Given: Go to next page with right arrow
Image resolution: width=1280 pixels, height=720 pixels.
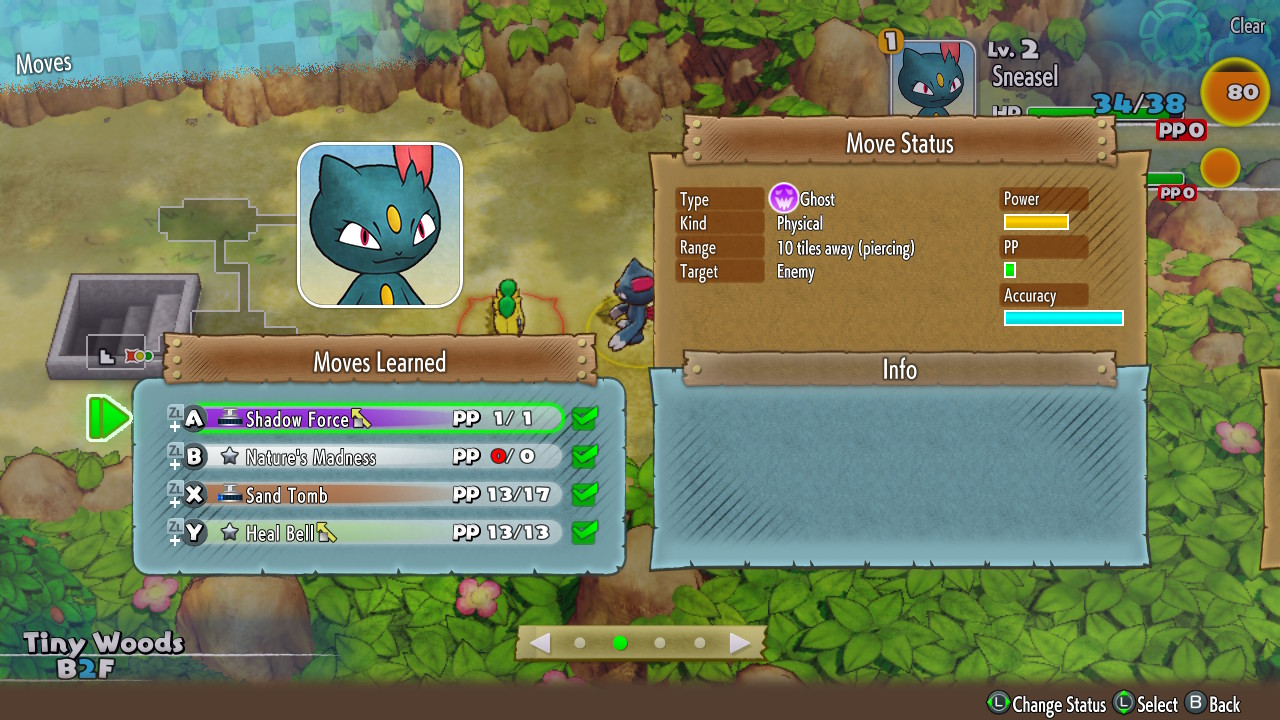Looking at the screenshot, I should (740, 643).
